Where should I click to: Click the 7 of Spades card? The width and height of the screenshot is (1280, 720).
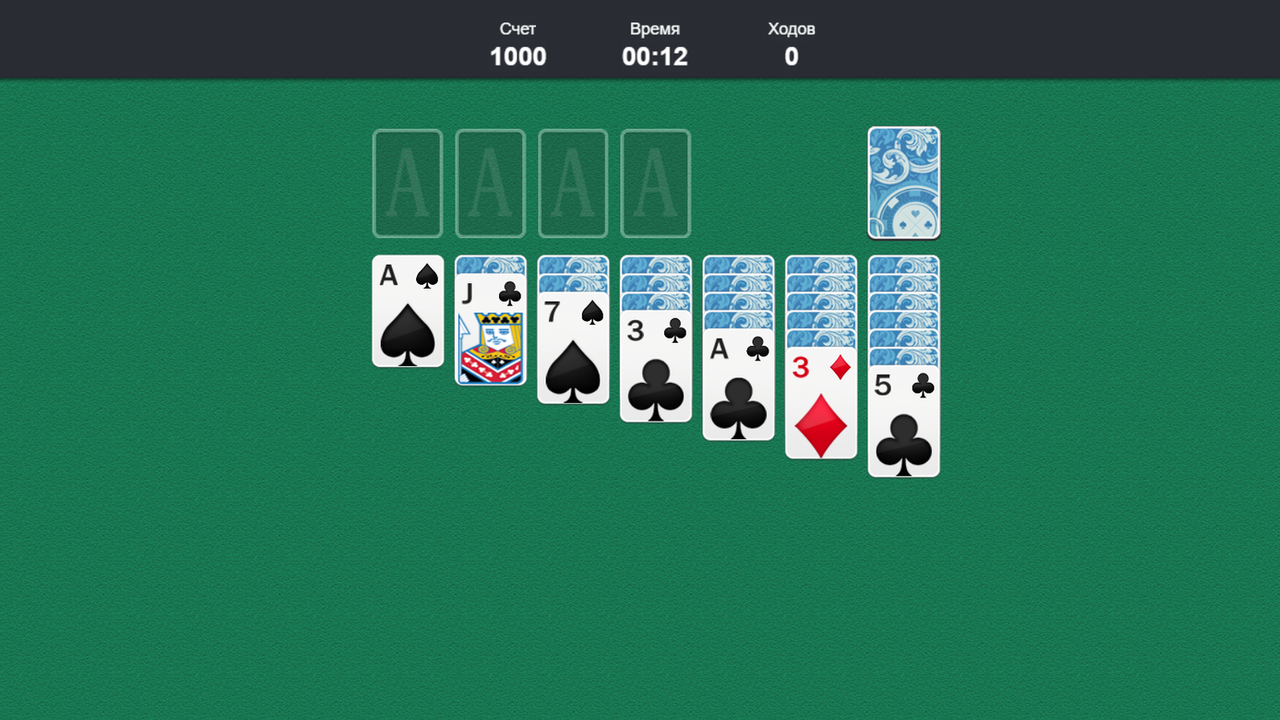tap(573, 350)
